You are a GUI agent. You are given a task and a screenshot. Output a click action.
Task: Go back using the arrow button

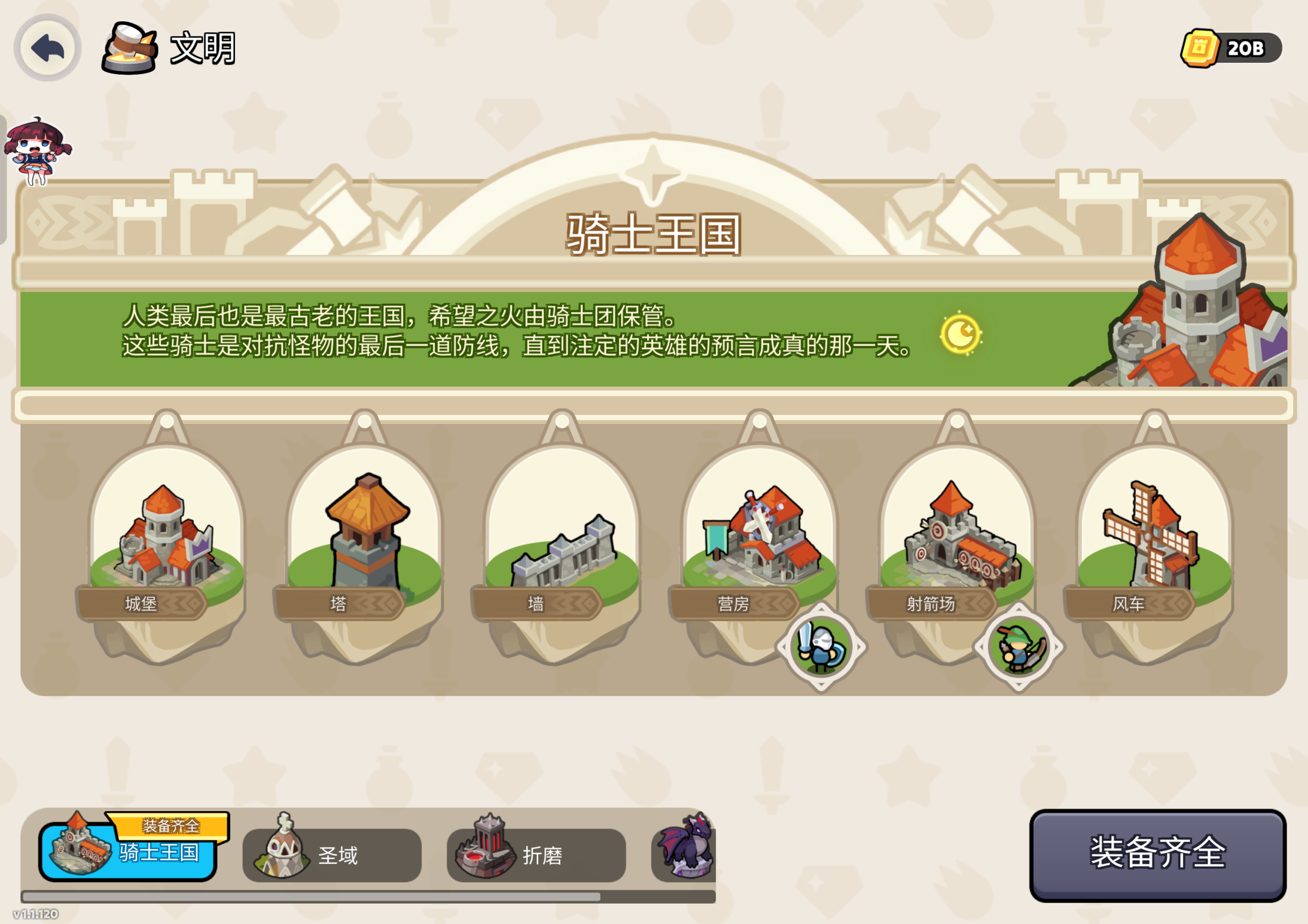(x=48, y=48)
